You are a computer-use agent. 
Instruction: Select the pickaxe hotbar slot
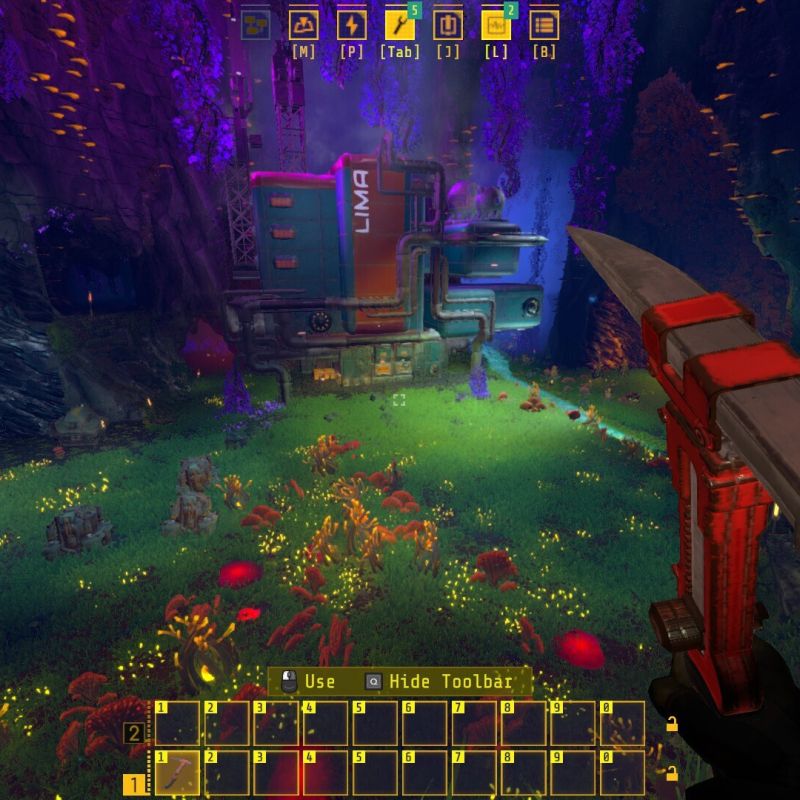[178, 773]
